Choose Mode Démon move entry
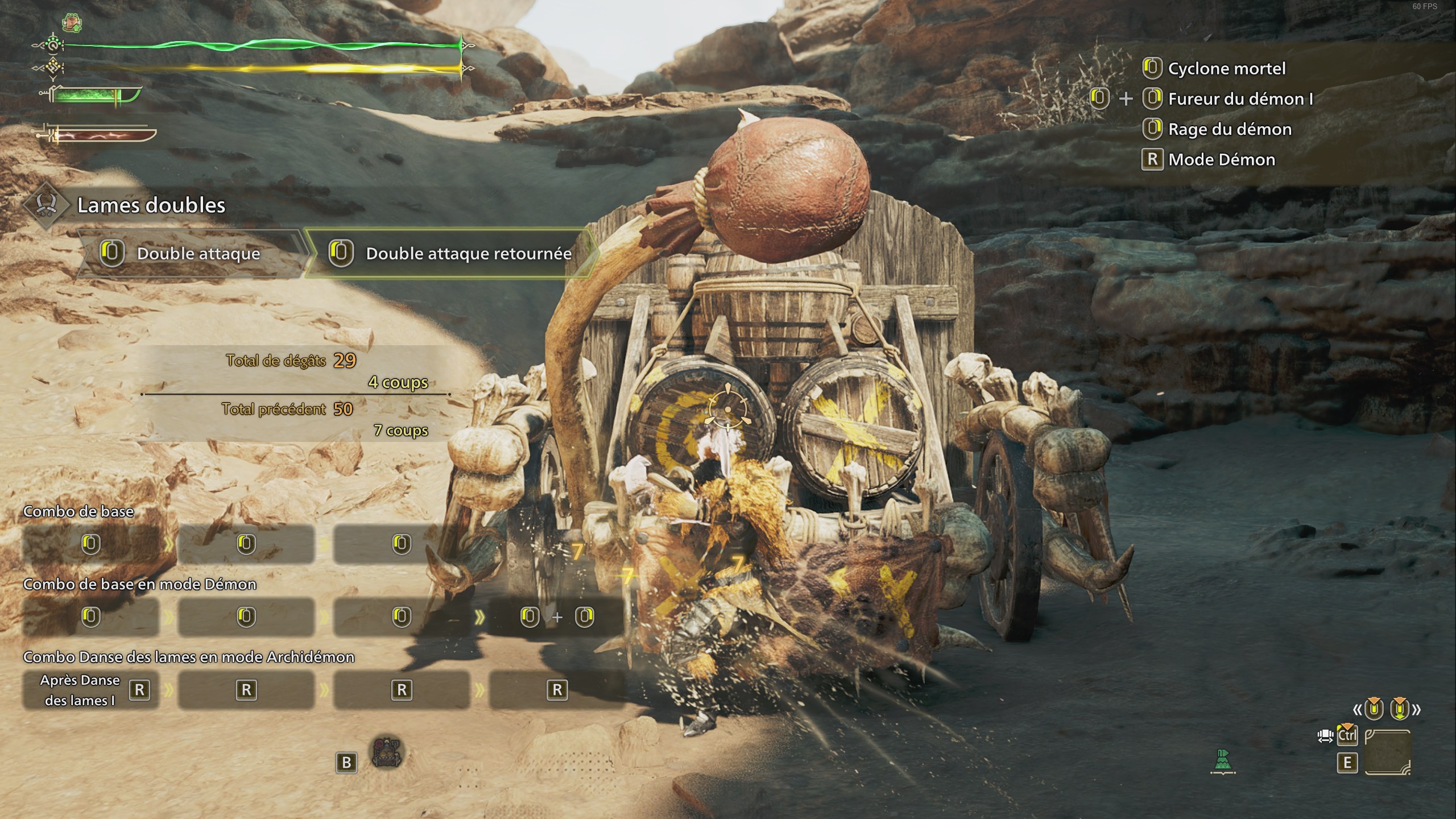Viewport: 1456px width, 819px height. 1221,160
